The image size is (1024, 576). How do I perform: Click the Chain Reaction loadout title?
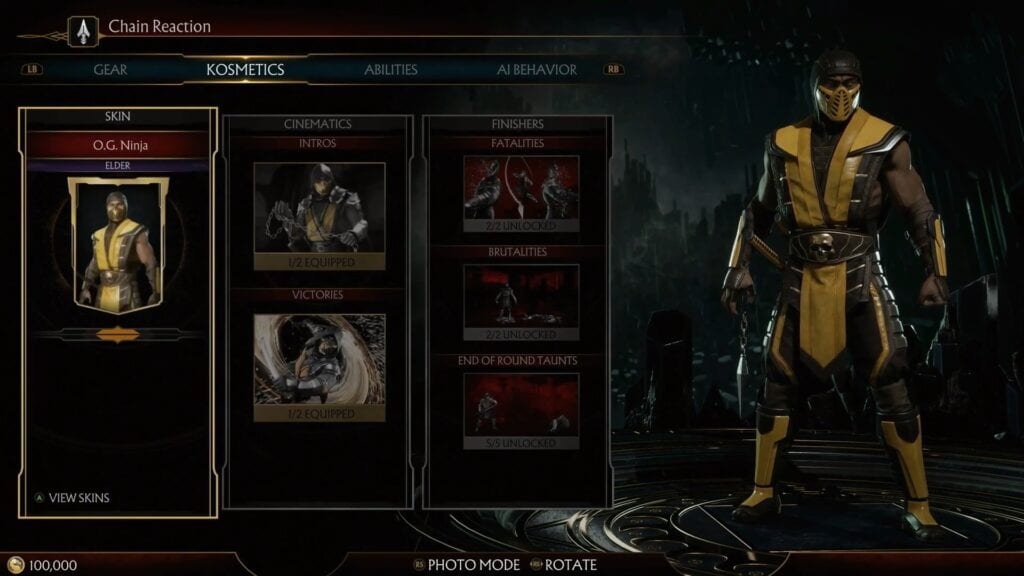point(160,27)
